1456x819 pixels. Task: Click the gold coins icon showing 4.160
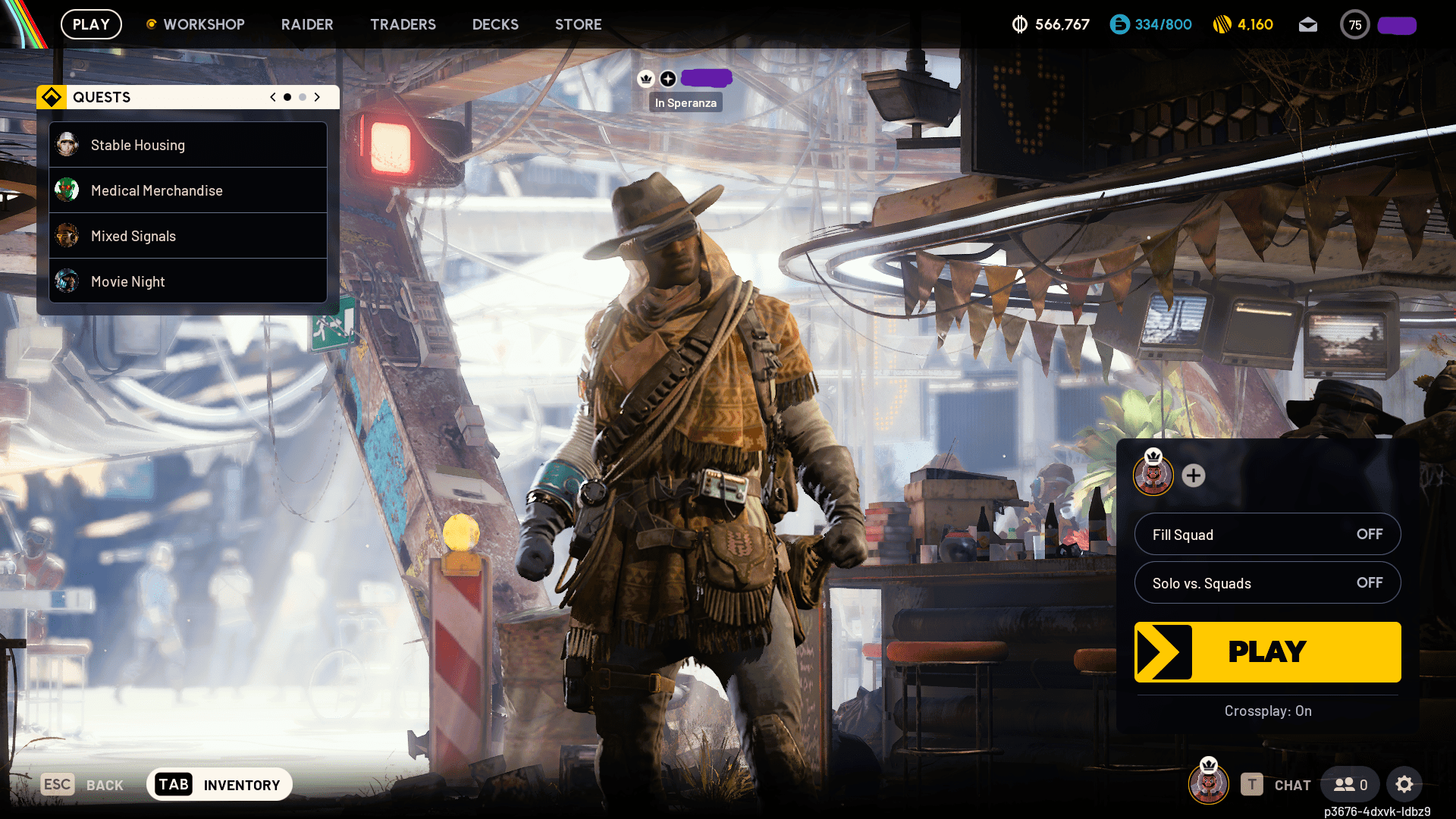pos(1222,24)
